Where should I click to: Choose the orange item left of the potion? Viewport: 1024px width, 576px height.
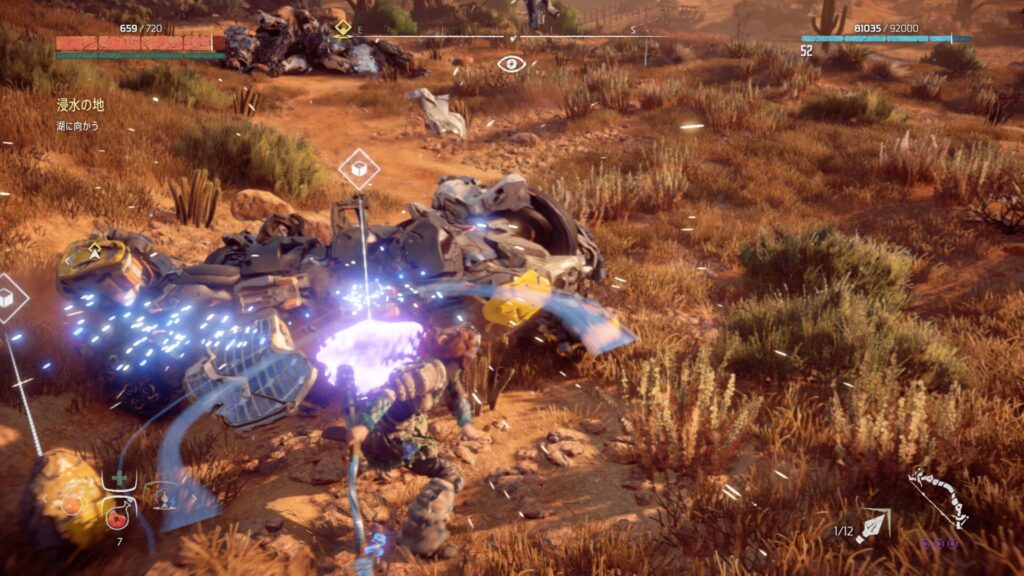(x=72, y=505)
